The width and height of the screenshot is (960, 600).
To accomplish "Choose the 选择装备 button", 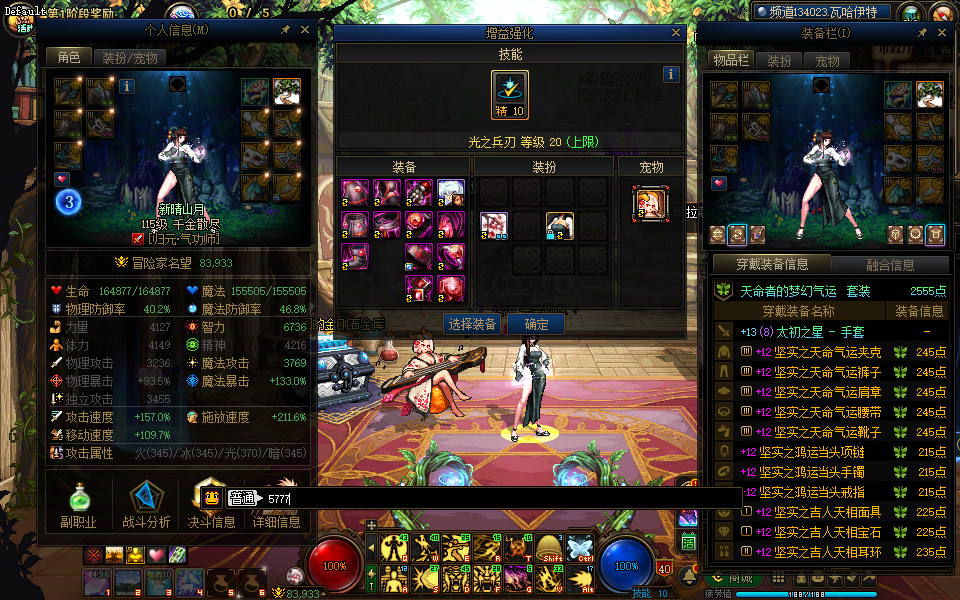I will (x=472, y=324).
